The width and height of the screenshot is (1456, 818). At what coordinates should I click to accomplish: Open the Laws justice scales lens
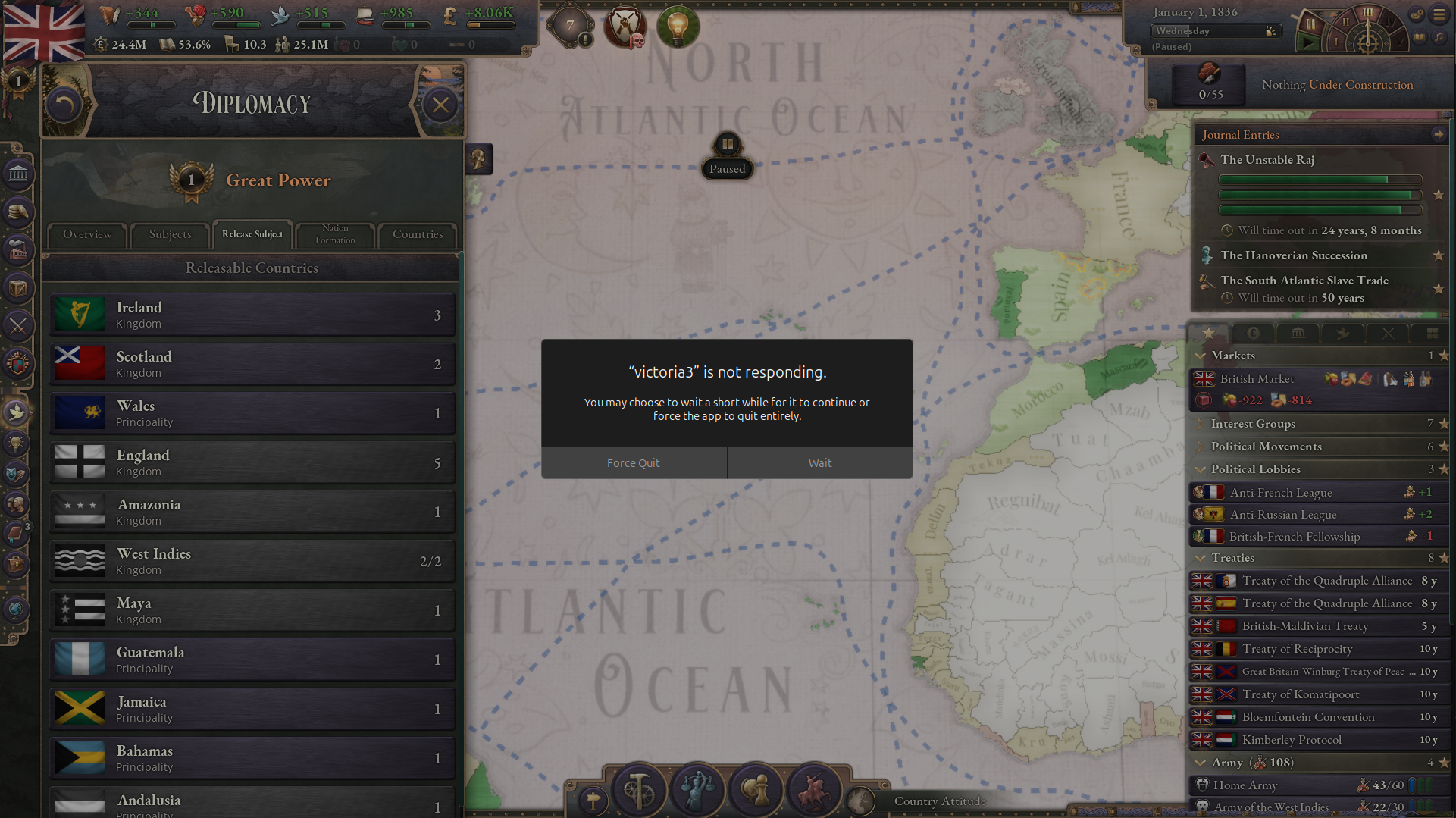pos(697,789)
